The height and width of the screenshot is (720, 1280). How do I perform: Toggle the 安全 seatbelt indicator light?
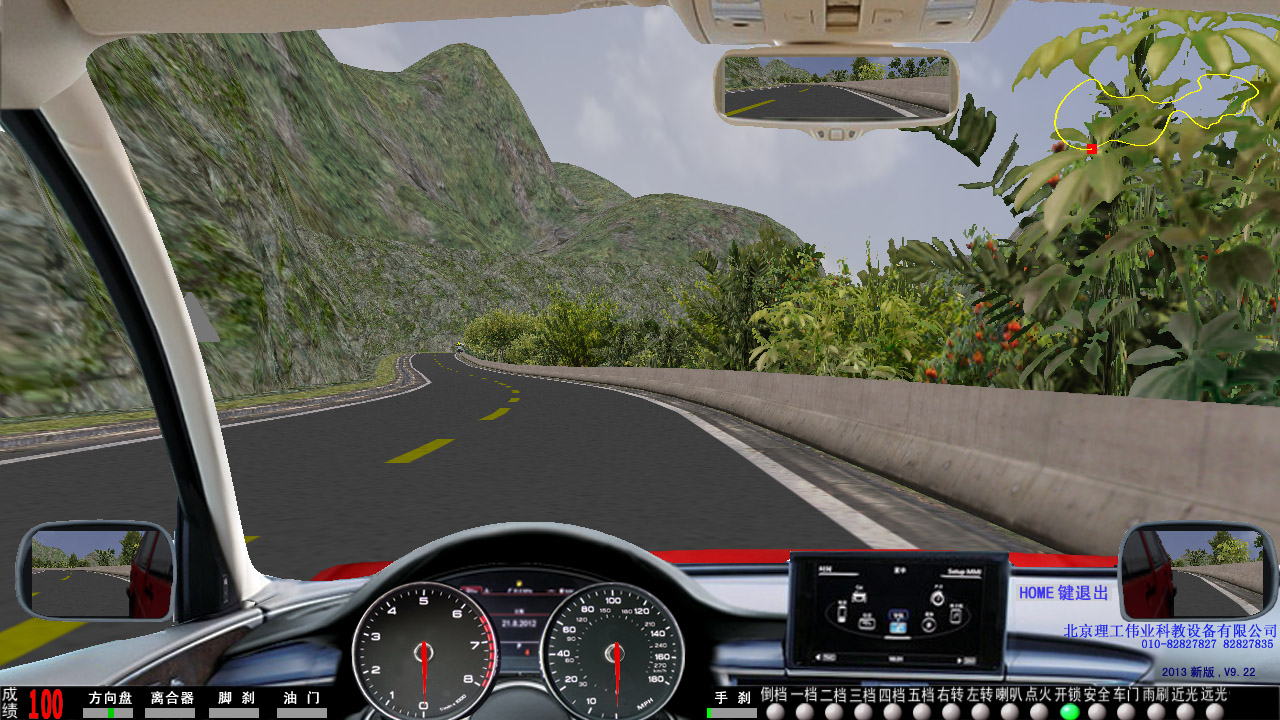pos(1098,712)
